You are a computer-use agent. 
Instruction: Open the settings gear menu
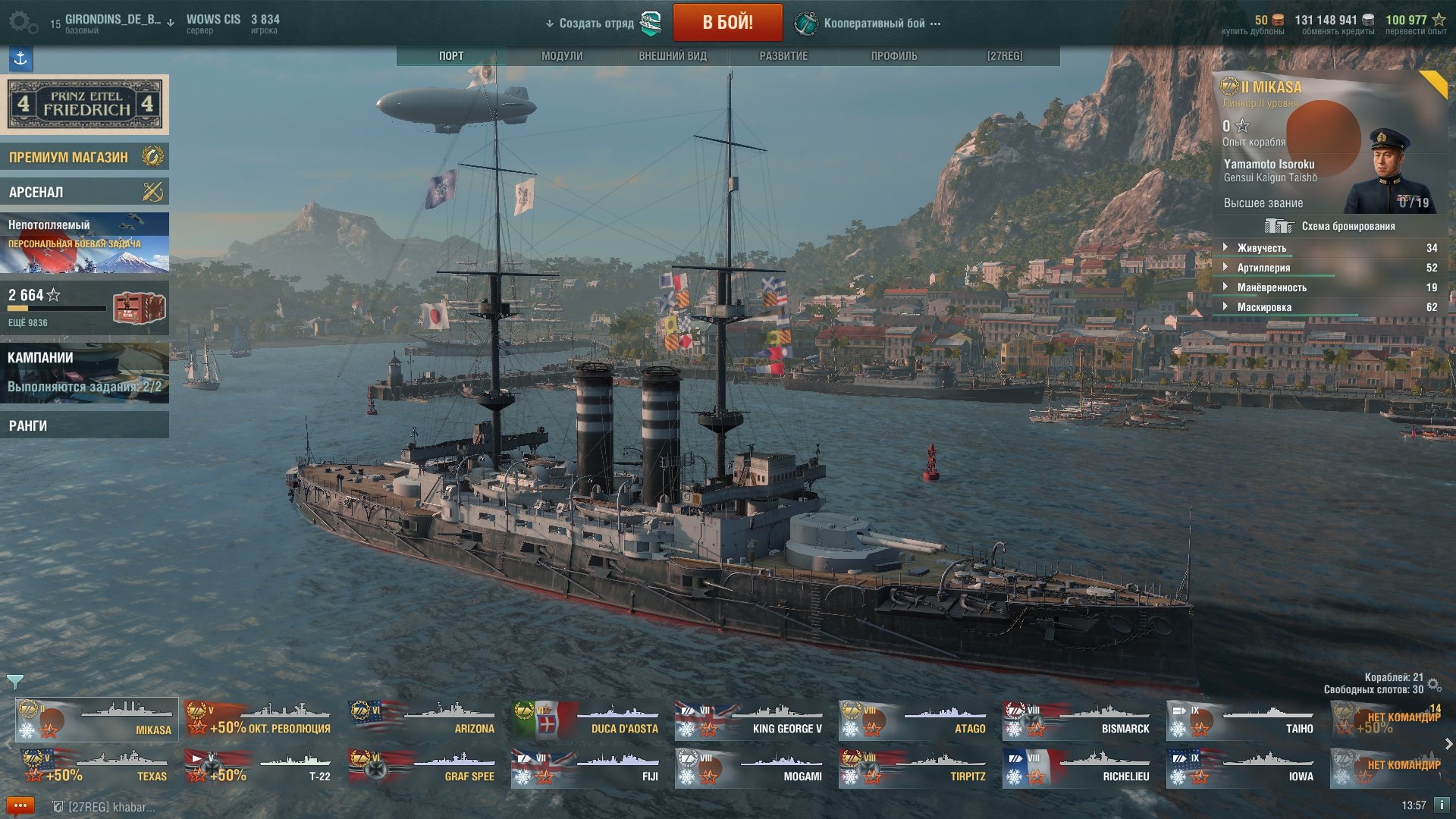click(21, 23)
